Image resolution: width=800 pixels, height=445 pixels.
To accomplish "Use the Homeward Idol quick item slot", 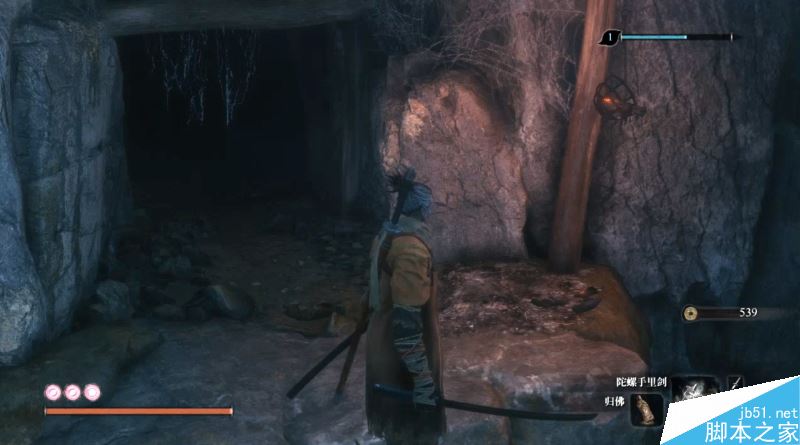I will pyautogui.click(x=647, y=409).
